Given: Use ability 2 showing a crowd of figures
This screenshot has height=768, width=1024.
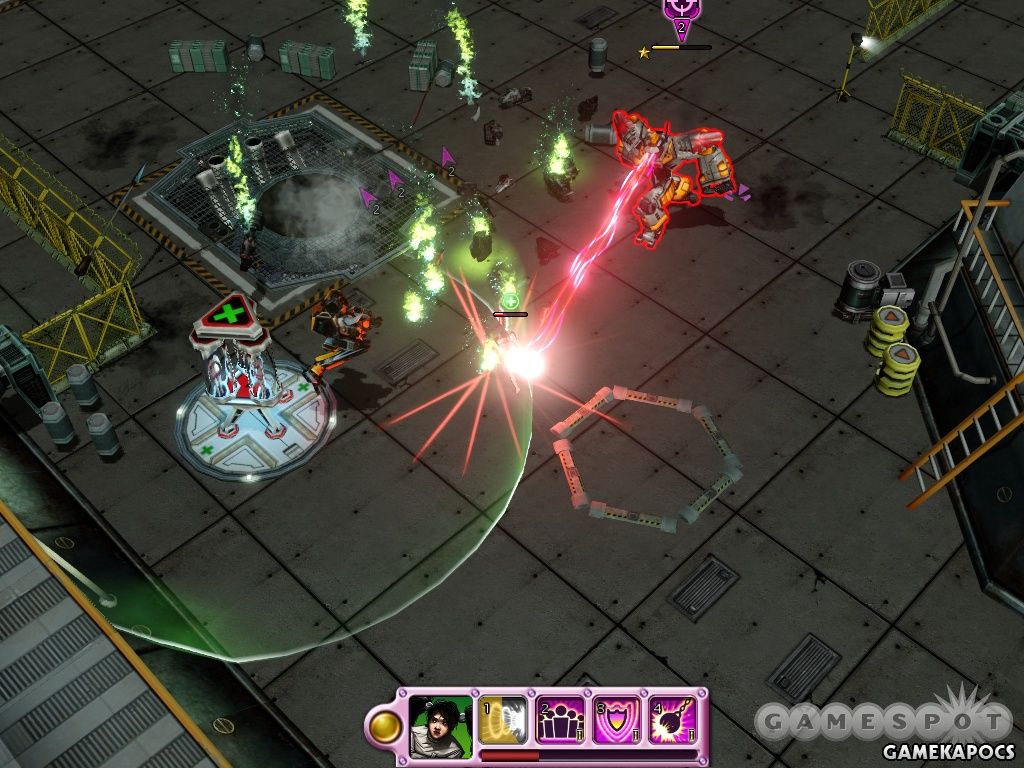Looking at the screenshot, I should click(x=560, y=720).
